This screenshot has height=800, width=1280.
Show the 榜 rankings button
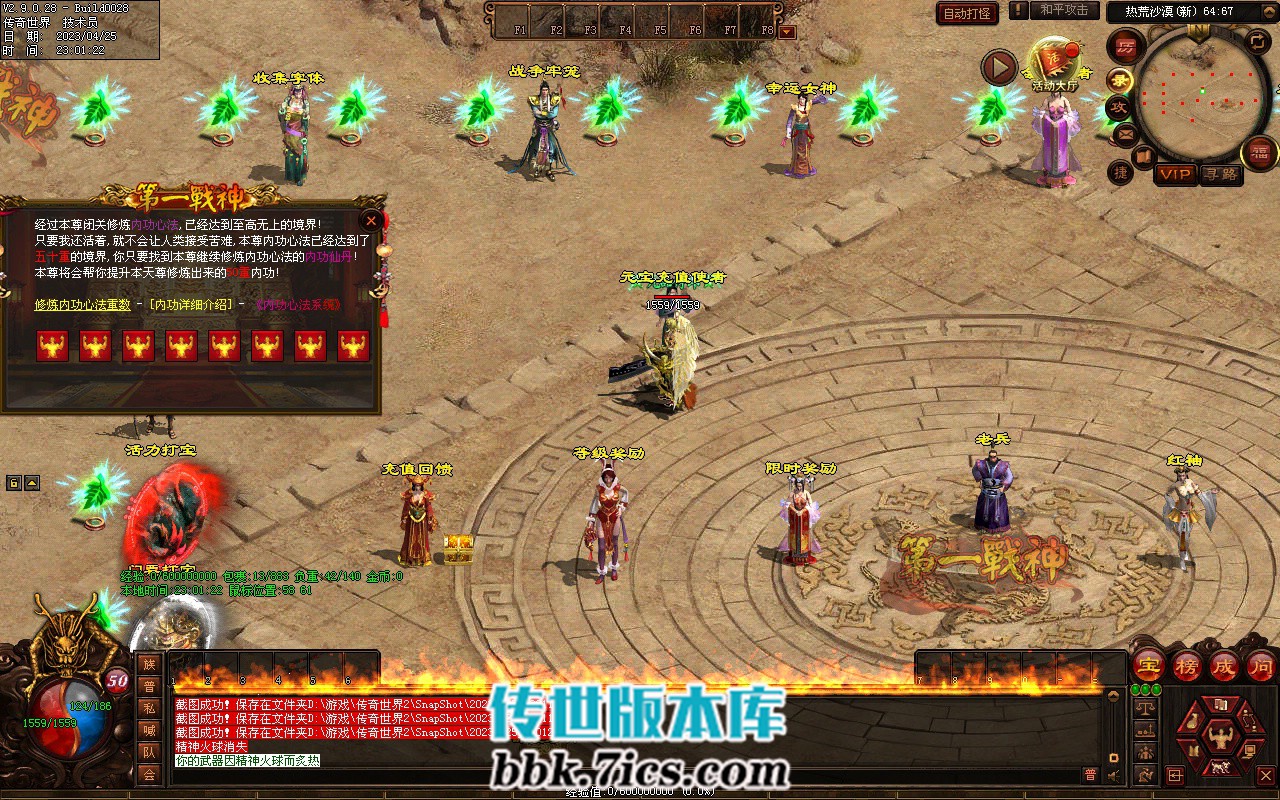point(1187,666)
